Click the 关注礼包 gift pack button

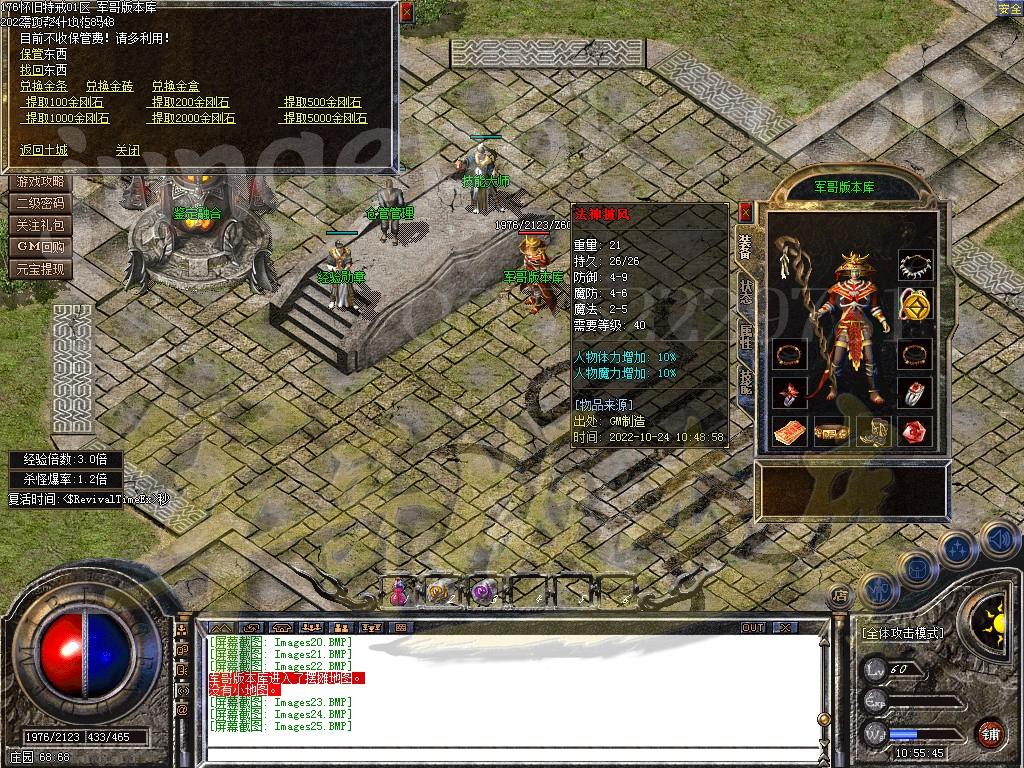pyautogui.click(x=40, y=226)
